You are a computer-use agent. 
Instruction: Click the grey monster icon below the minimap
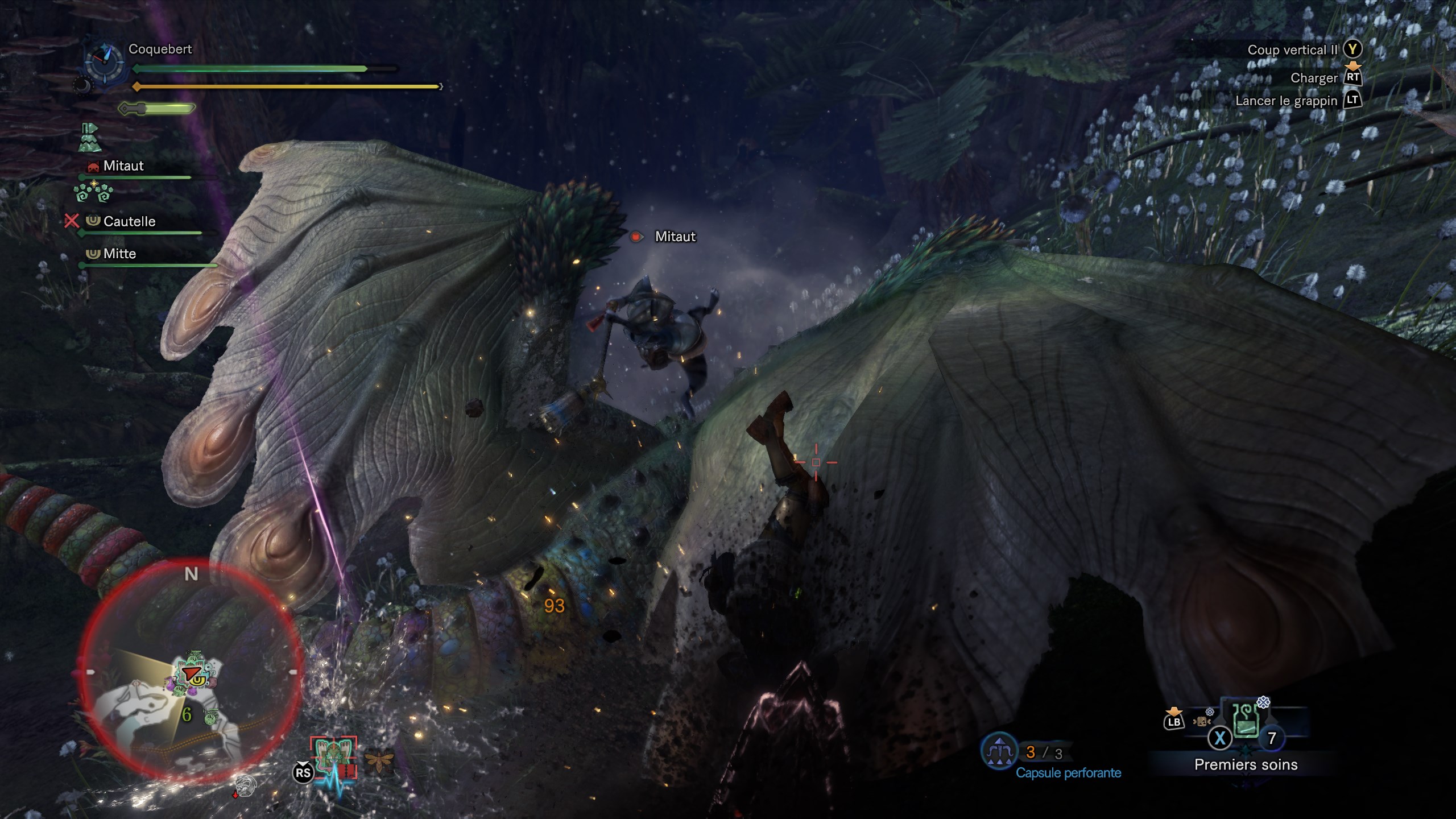pyautogui.click(x=244, y=785)
